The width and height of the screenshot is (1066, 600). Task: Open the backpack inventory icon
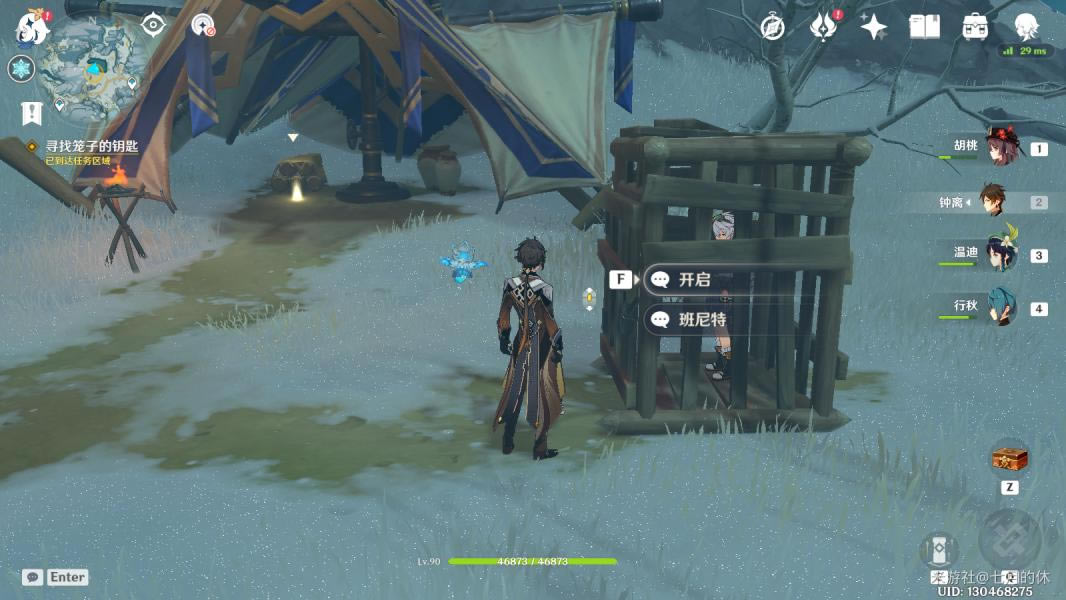(975, 27)
